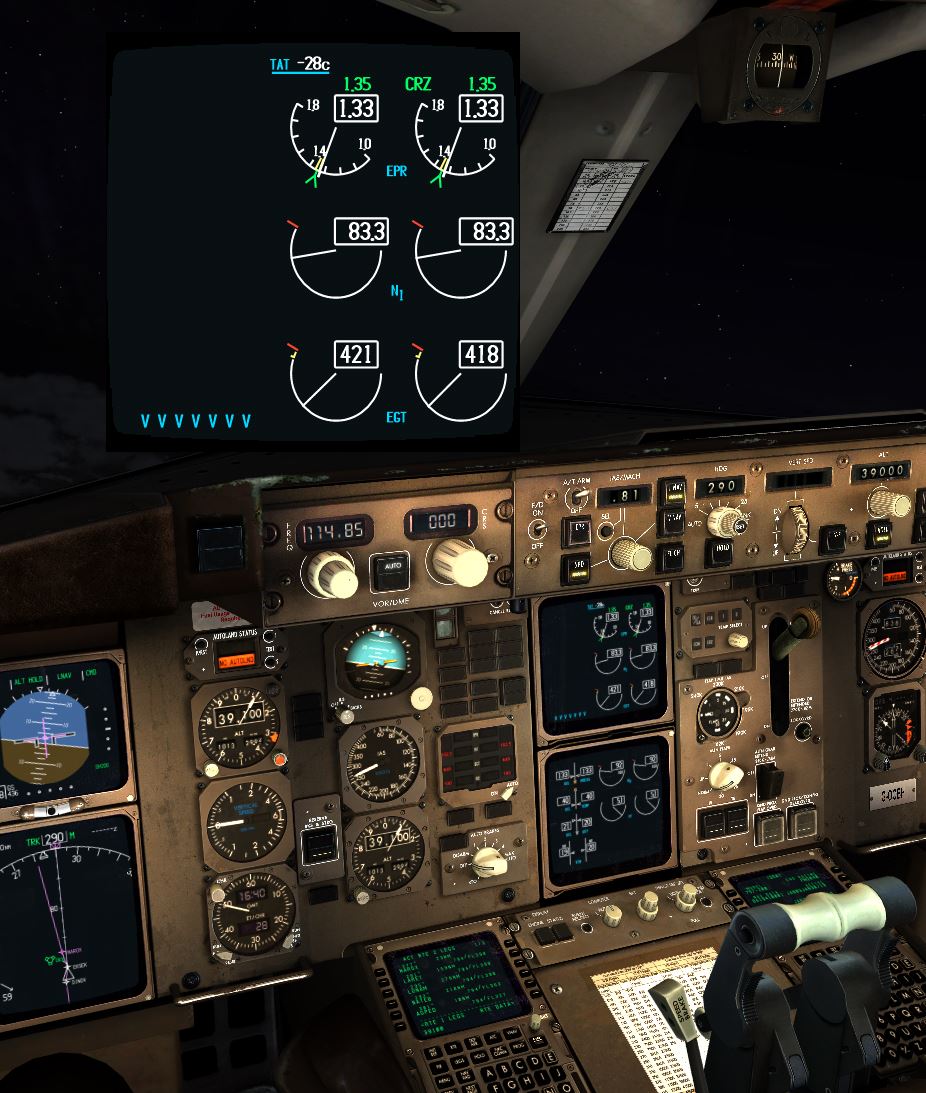Click the standby attitude indicator
This screenshot has height=1093, width=926.
pyautogui.click(x=378, y=661)
